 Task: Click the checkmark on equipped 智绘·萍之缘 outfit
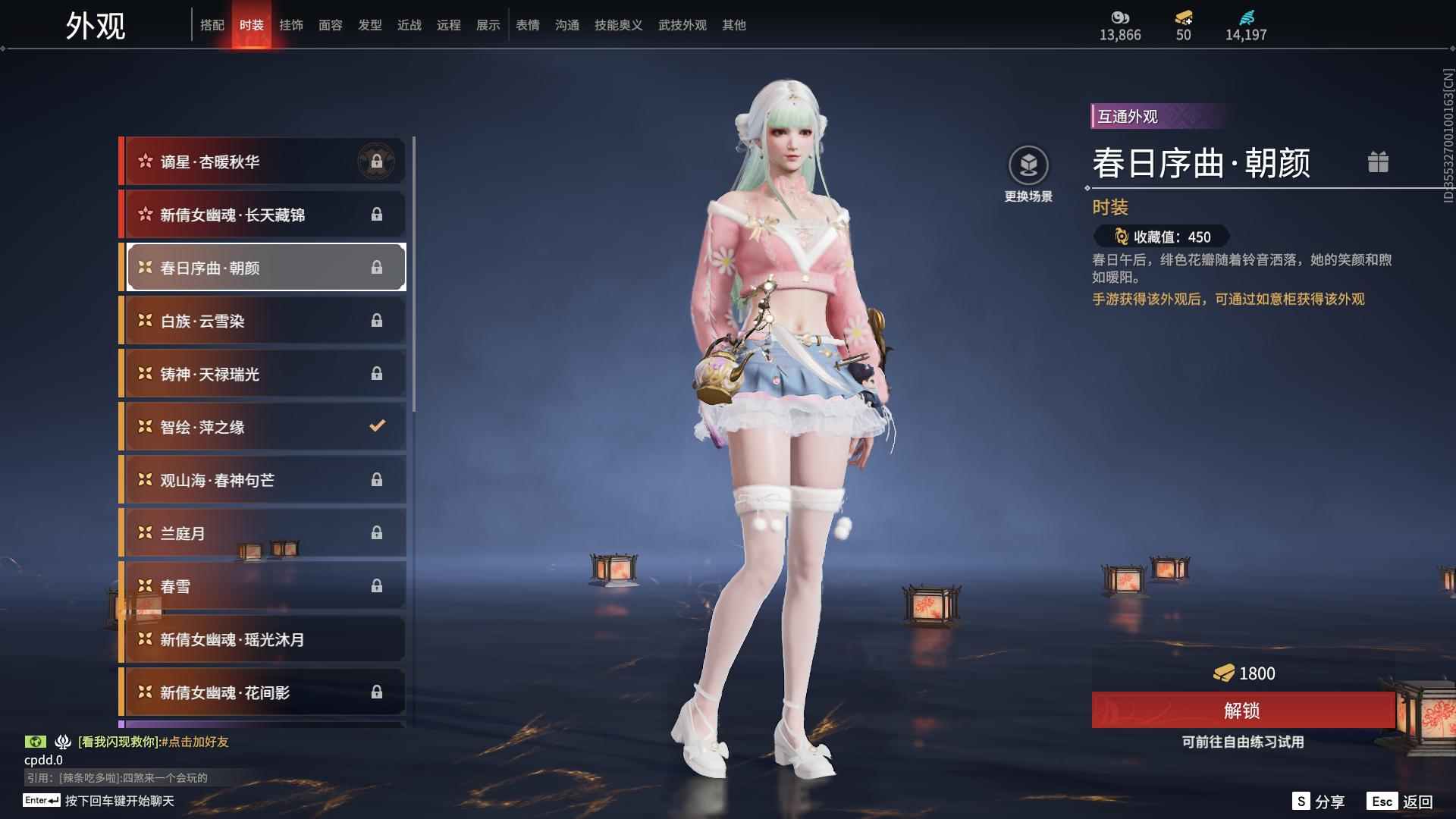pyautogui.click(x=377, y=425)
